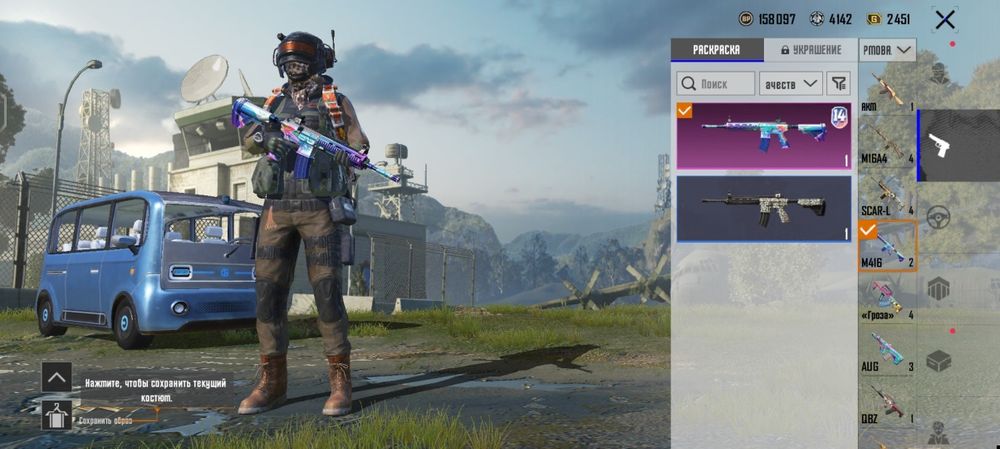1000x449 pixels.
Task: Pick the «Гроза» weapon entry
Action: [x=887, y=299]
